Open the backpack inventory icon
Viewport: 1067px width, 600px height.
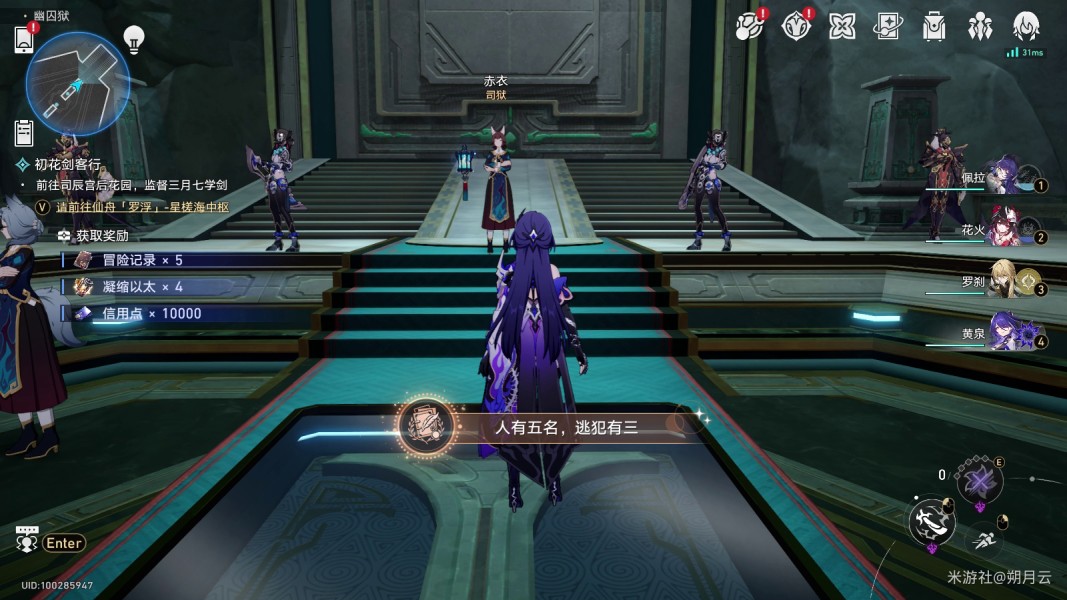pos(934,26)
